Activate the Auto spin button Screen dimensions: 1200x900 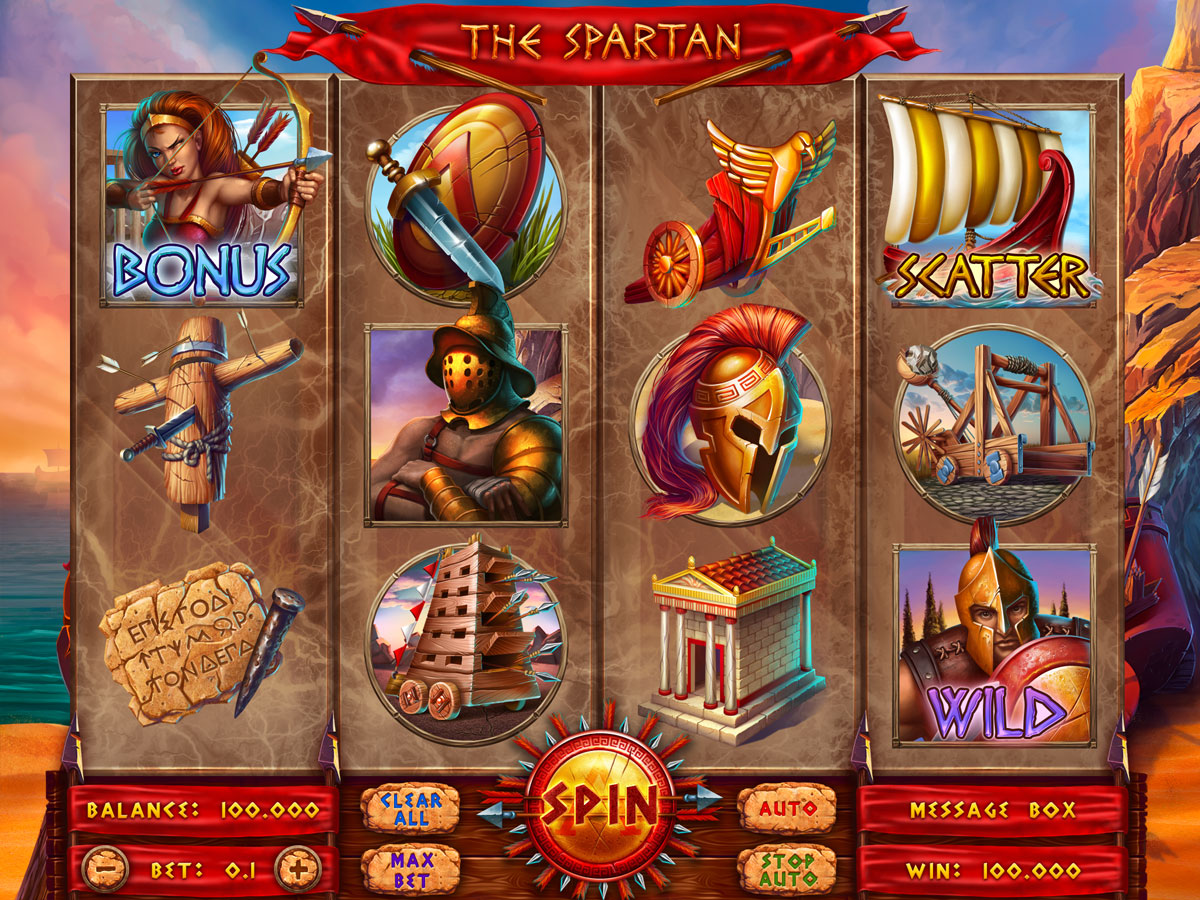click(787, 808)
